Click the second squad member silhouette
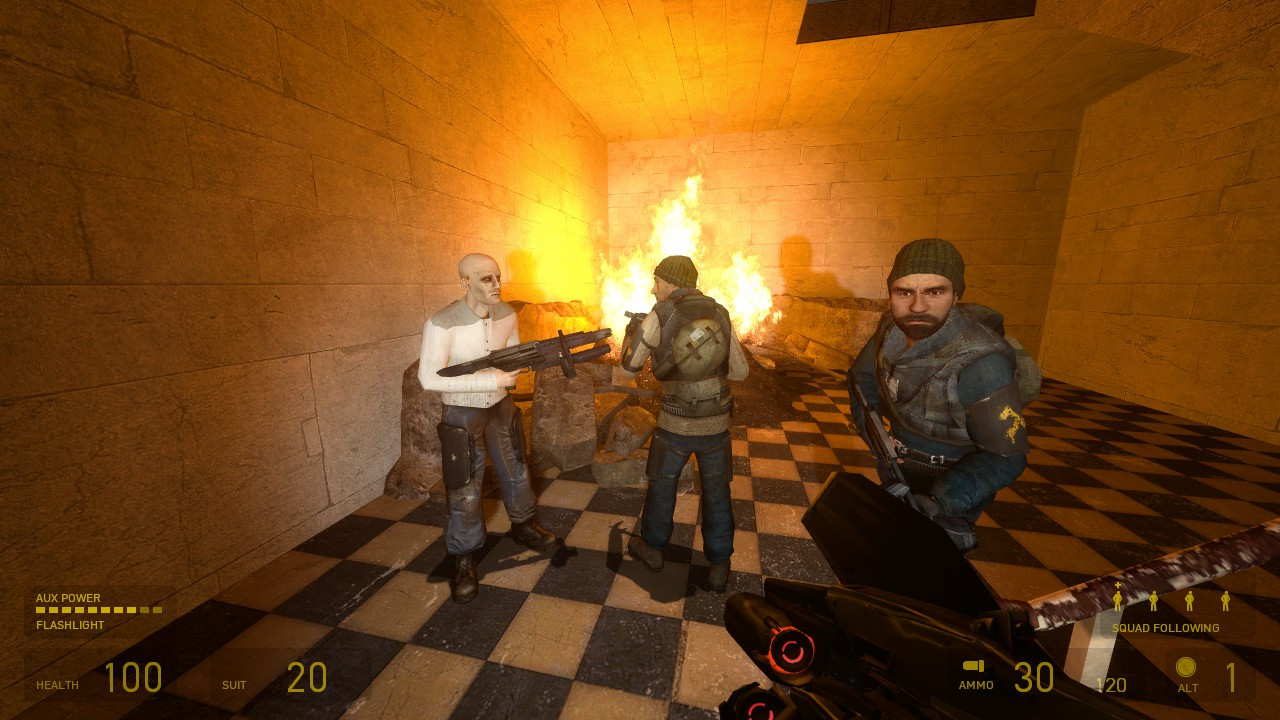This screenshot has width=1280, height=720. [1153, 601]
